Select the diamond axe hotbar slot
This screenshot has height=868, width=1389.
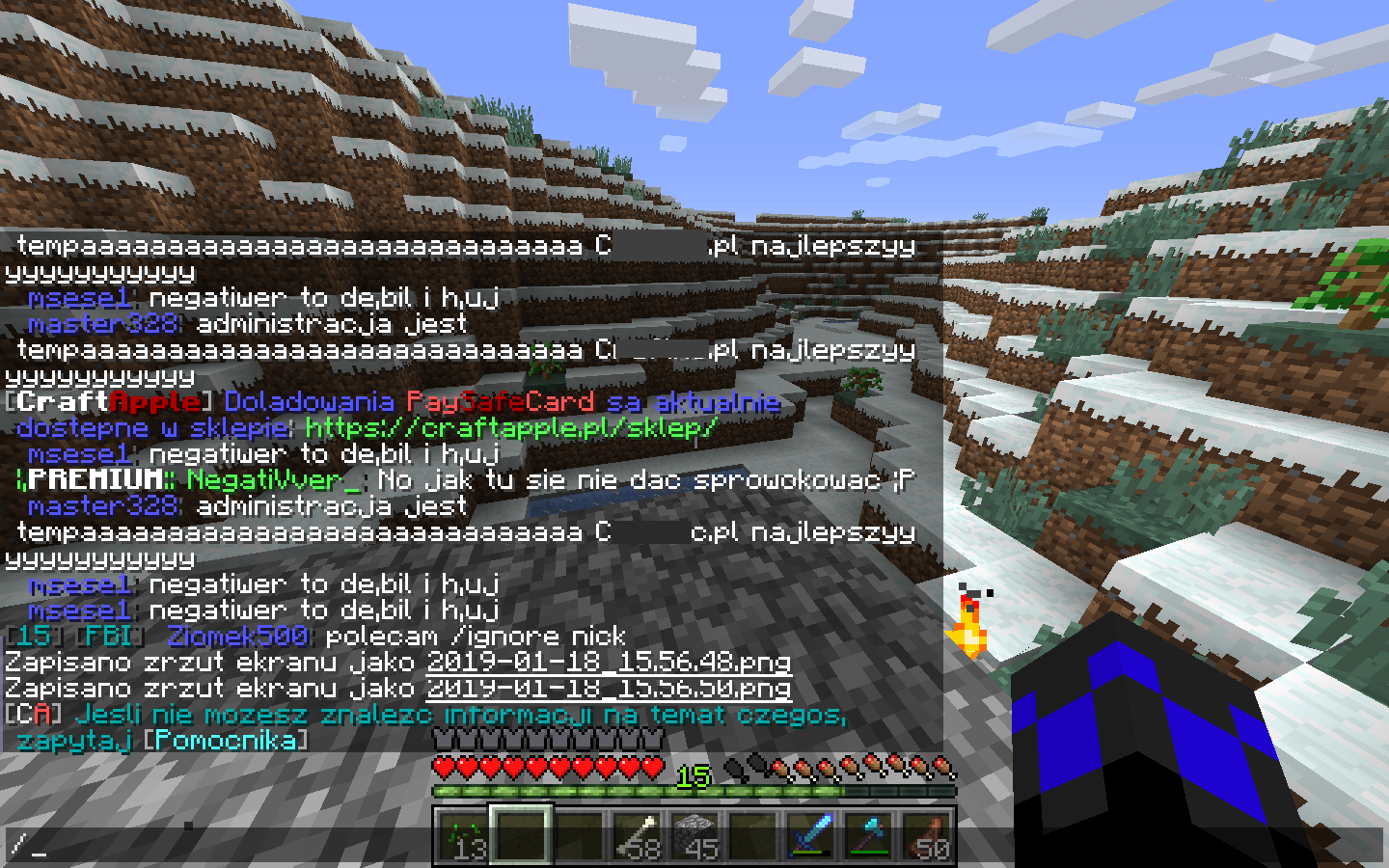pyautogui.click(x=868, y=835)
